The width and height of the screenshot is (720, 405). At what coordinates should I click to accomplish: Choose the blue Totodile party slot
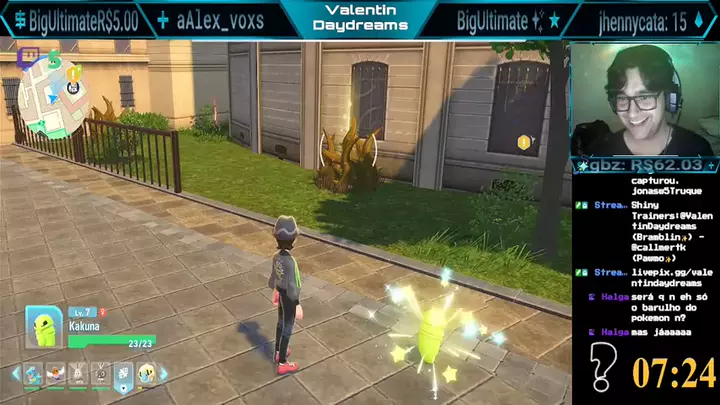pyautogui.click(x=33, y=374)
